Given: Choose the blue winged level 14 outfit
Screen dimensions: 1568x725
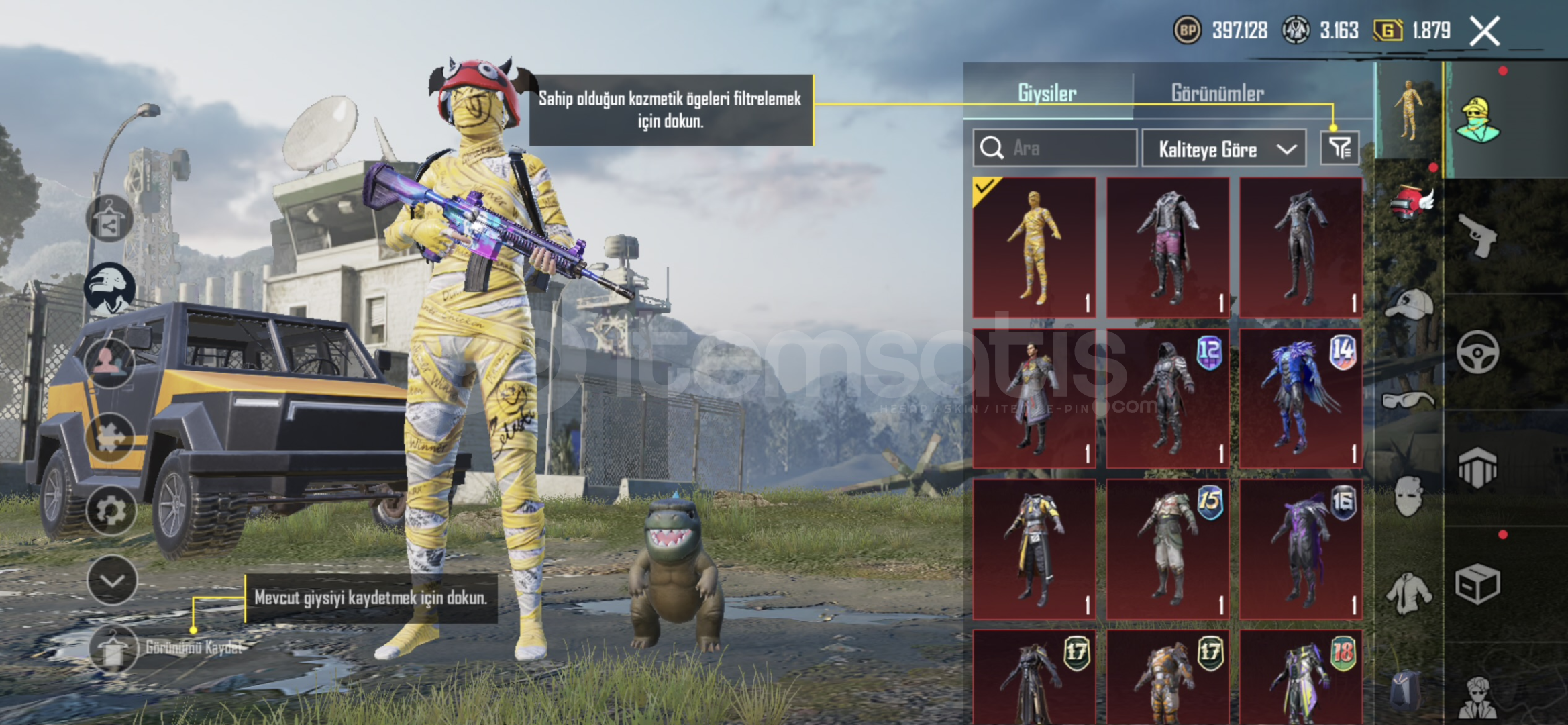Looking at the screenshot, I should (x=1300, y=398).
